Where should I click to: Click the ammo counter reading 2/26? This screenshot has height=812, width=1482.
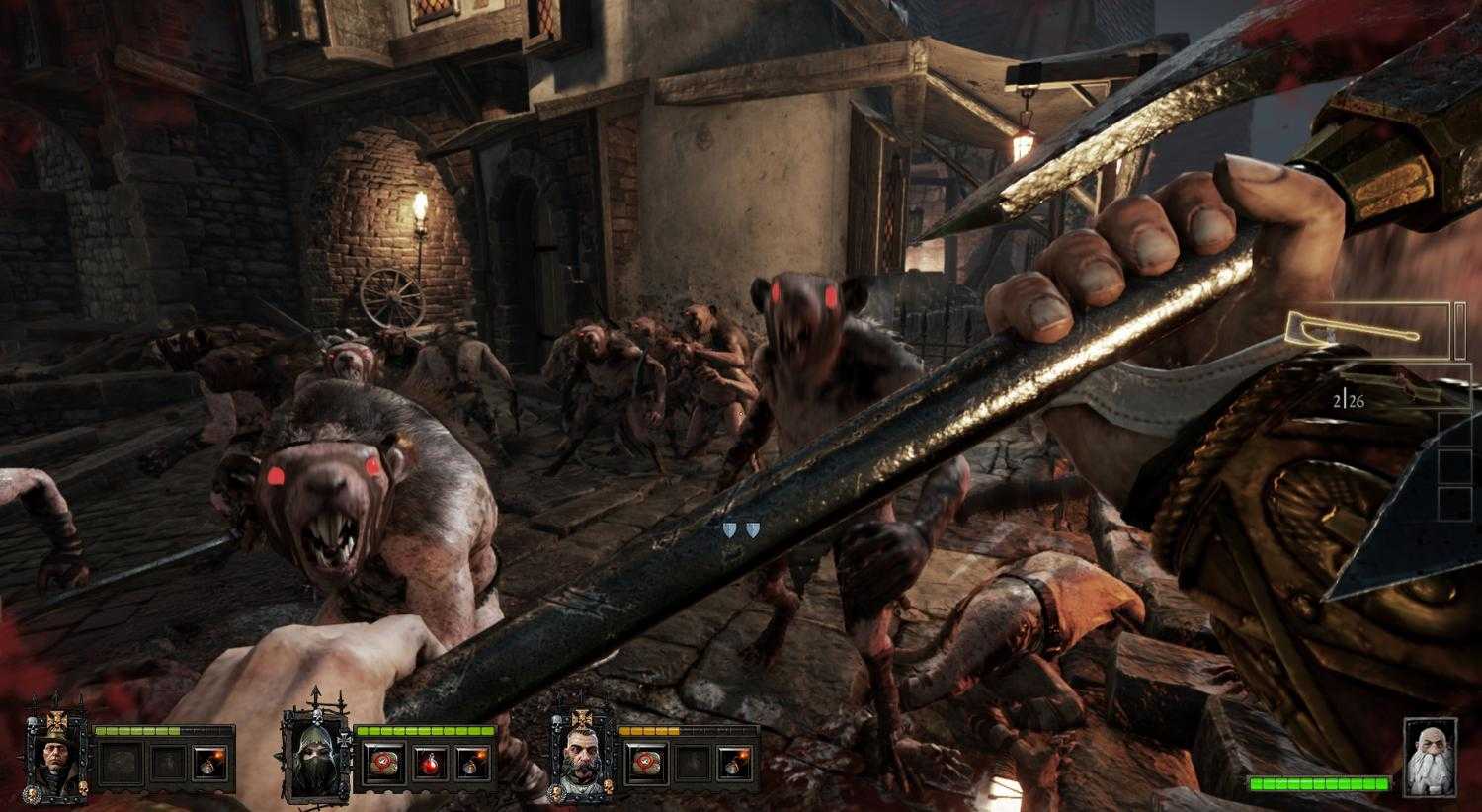[1350, 400]
